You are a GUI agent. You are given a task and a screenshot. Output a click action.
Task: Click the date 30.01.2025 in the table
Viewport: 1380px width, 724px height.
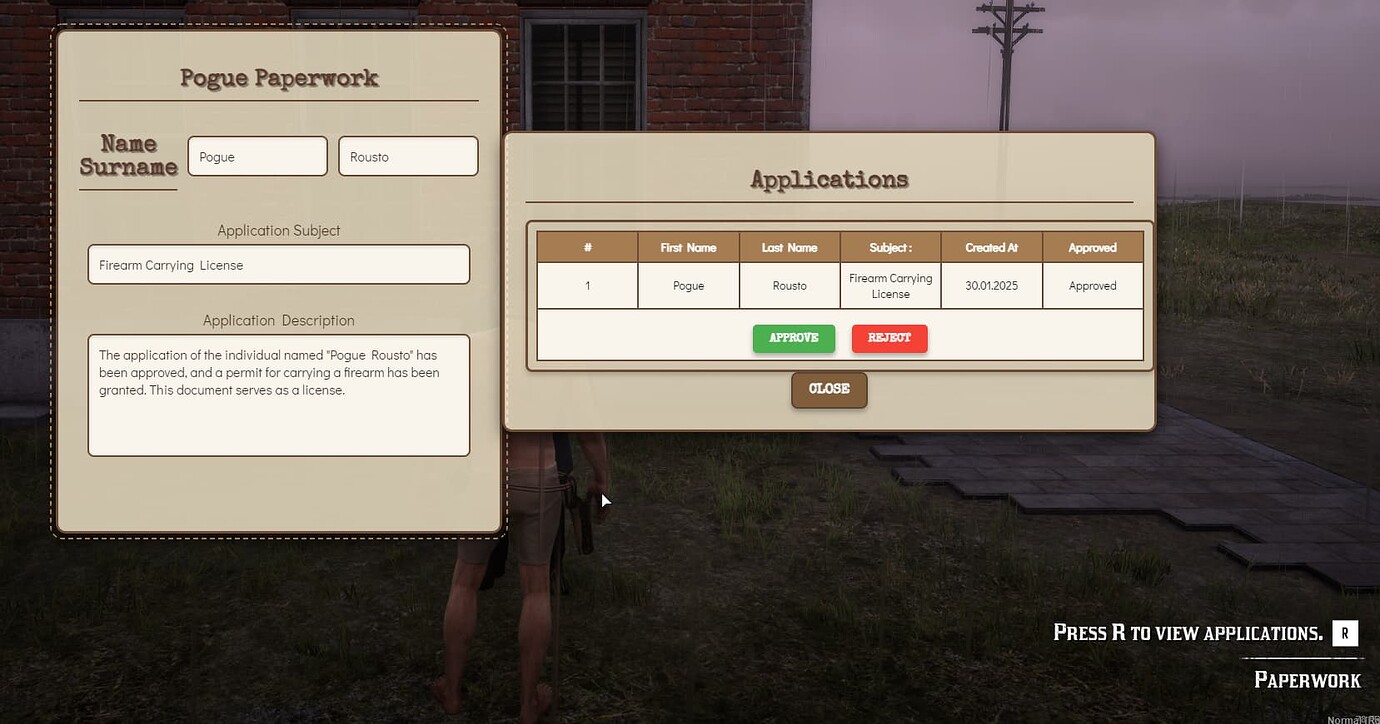(x=991, y=285)
